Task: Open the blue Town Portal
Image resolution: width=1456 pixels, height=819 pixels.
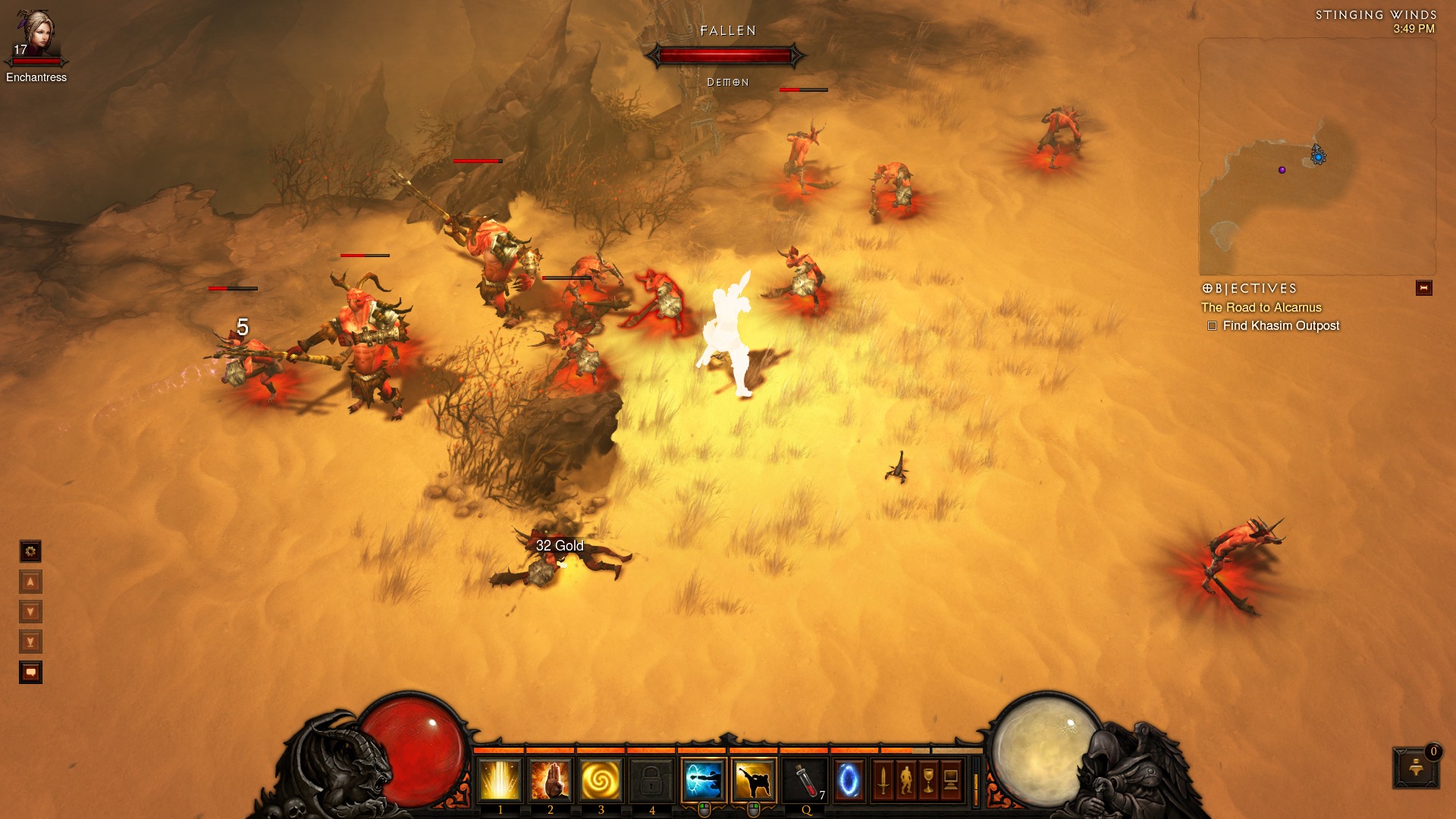Action: (x=849, y=780)
